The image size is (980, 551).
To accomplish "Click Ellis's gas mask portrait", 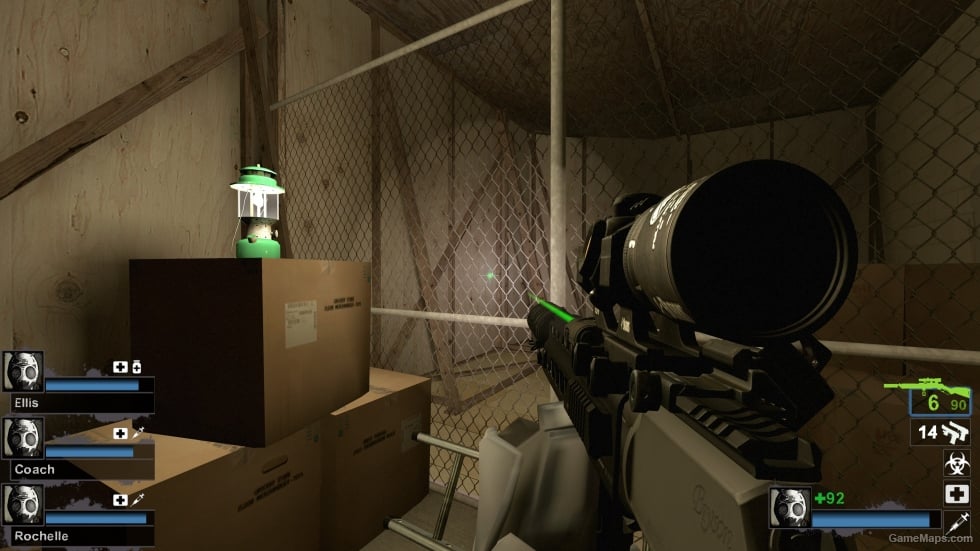I will [23, 370].
